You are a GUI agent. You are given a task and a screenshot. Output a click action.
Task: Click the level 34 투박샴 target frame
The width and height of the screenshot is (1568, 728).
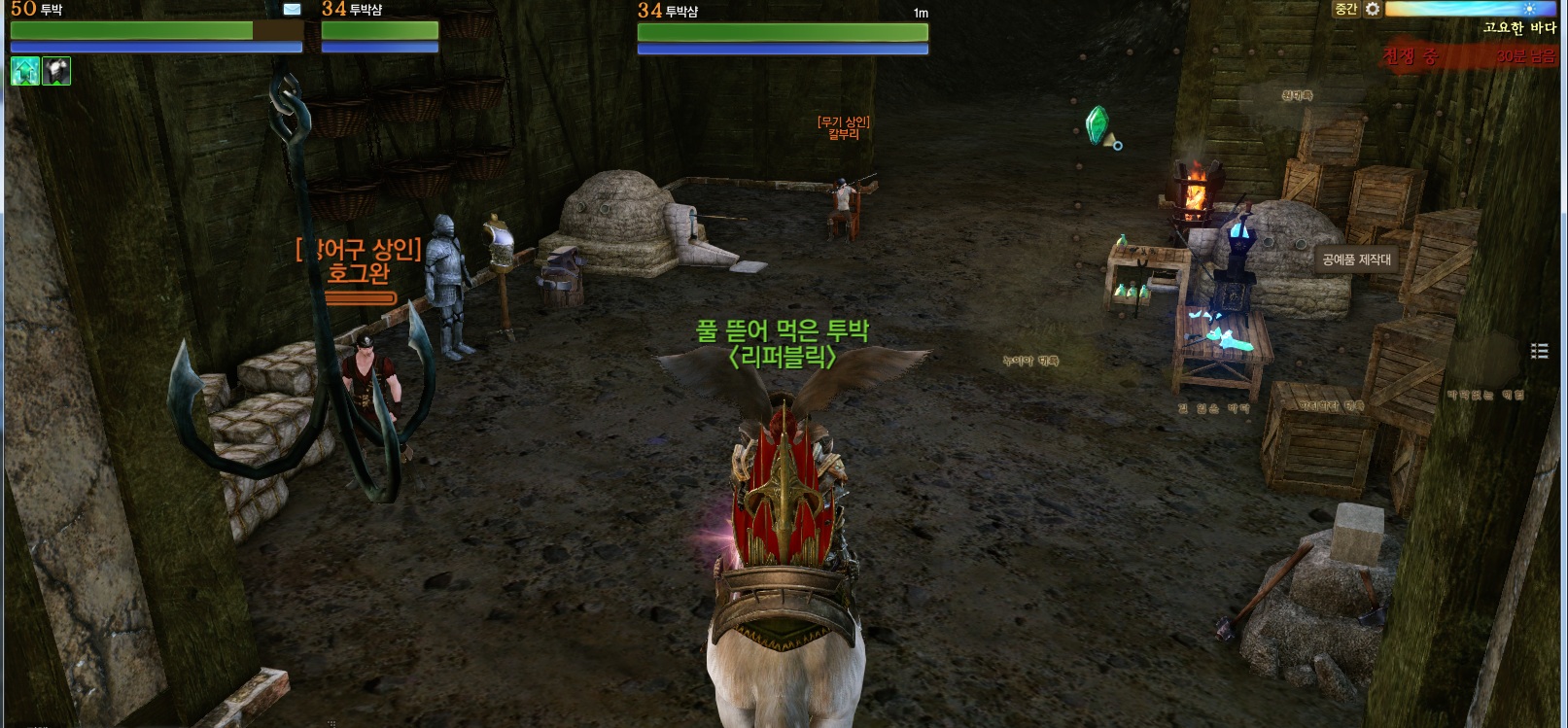tap(783, 32)
